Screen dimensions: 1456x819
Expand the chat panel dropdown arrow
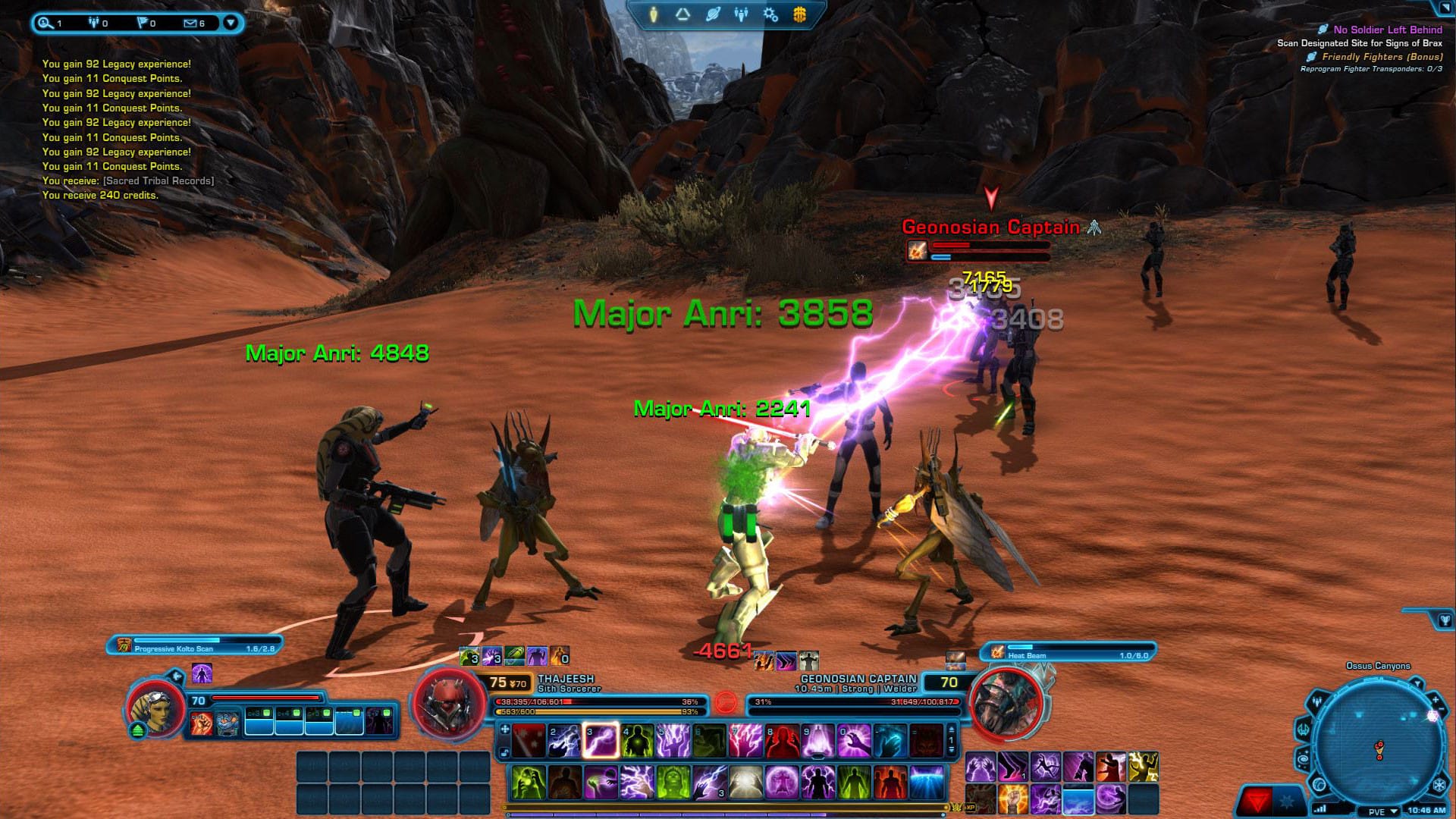point(231,24)
